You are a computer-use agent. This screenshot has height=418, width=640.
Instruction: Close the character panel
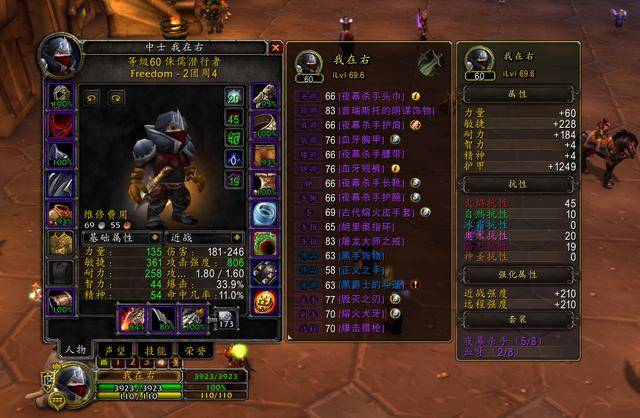point(275,47)
